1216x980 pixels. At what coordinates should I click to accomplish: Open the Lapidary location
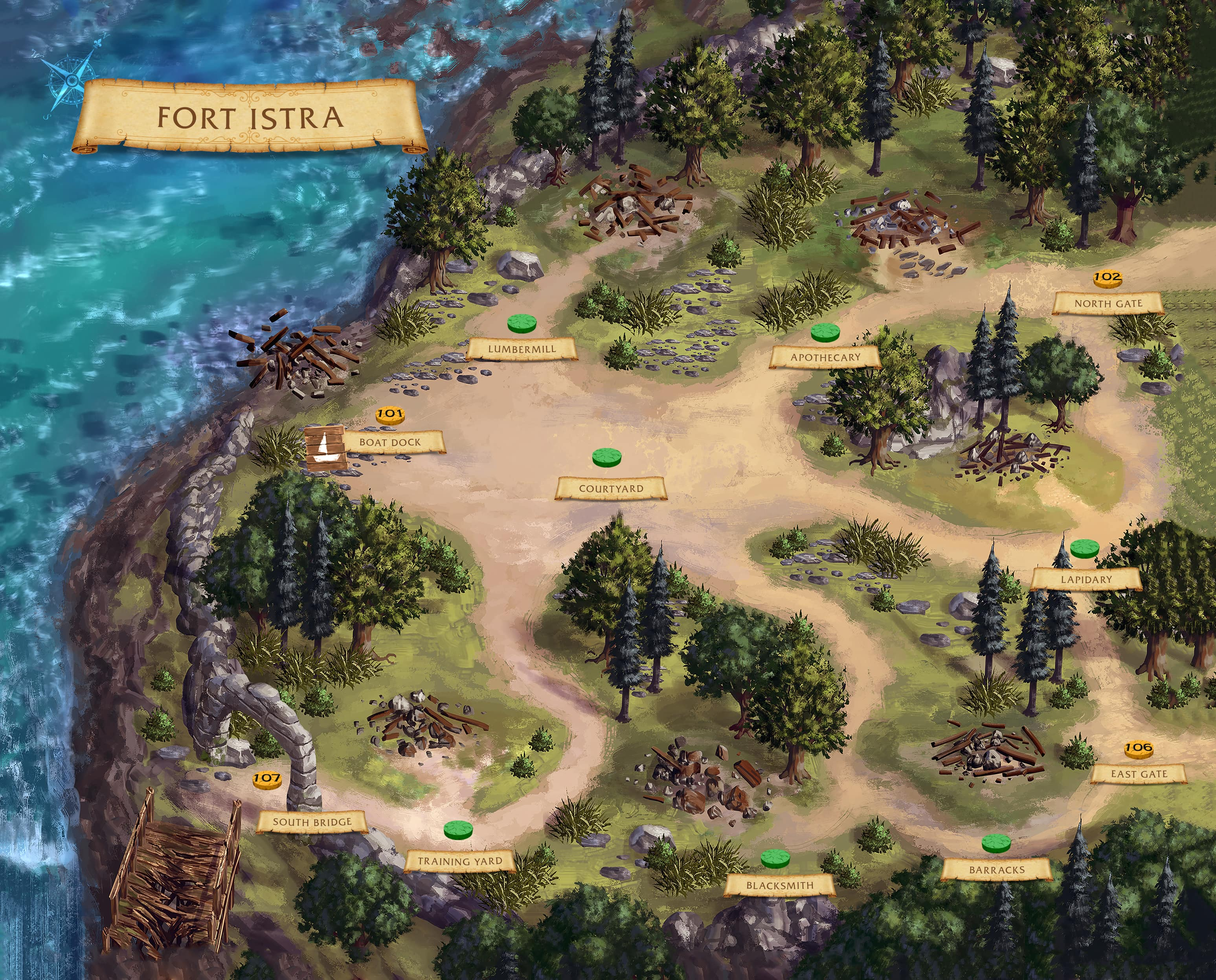point(1086,579)
